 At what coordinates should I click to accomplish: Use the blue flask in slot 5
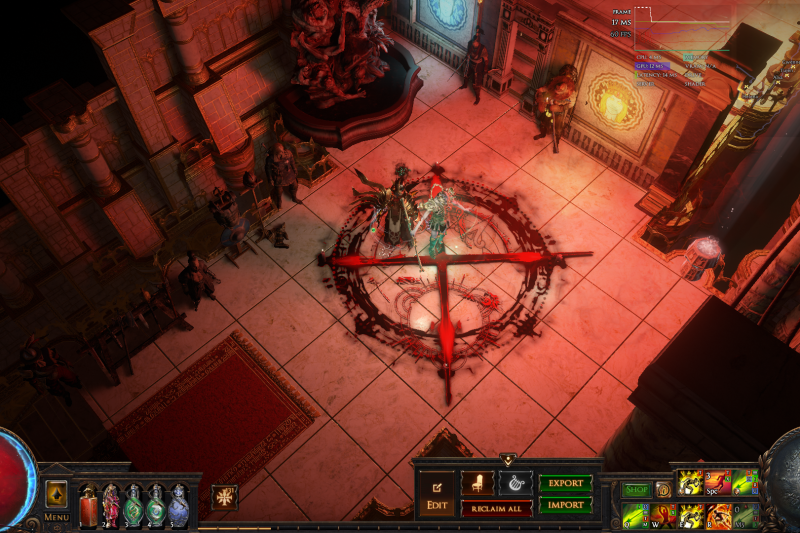coord(179,503)
